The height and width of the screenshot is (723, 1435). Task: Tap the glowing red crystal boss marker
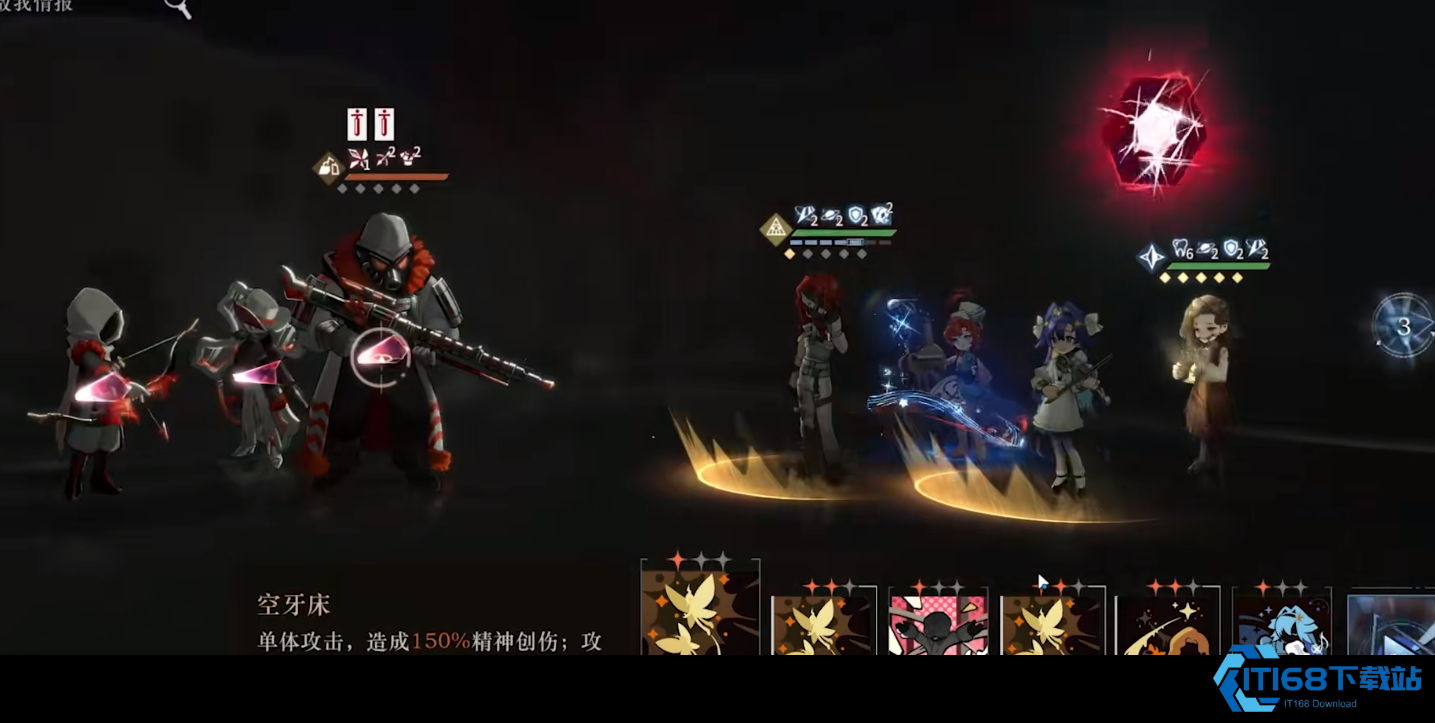coord(1155,130)
